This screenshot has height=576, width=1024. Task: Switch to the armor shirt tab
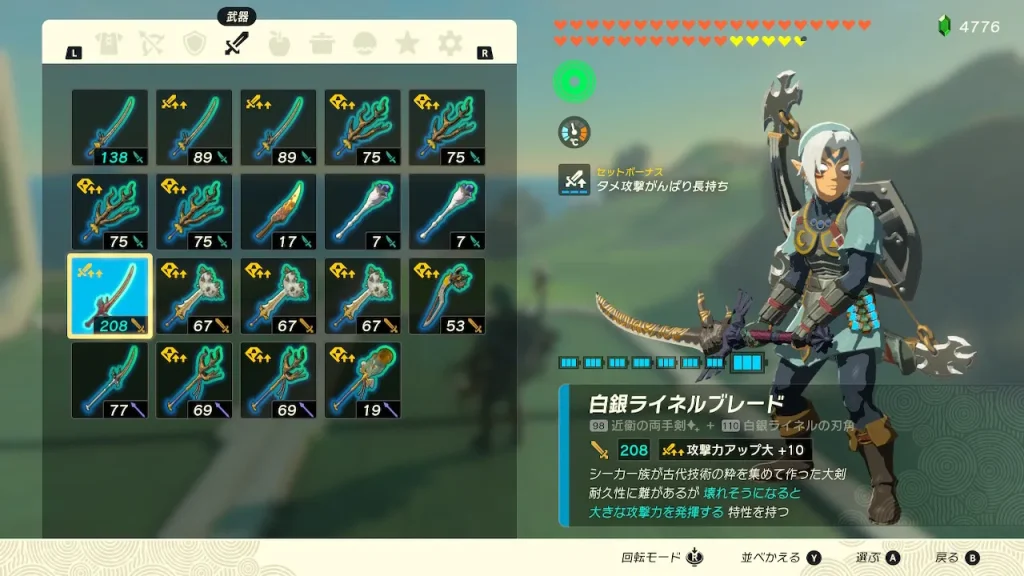pyautogui.click(x=108, y=44)
